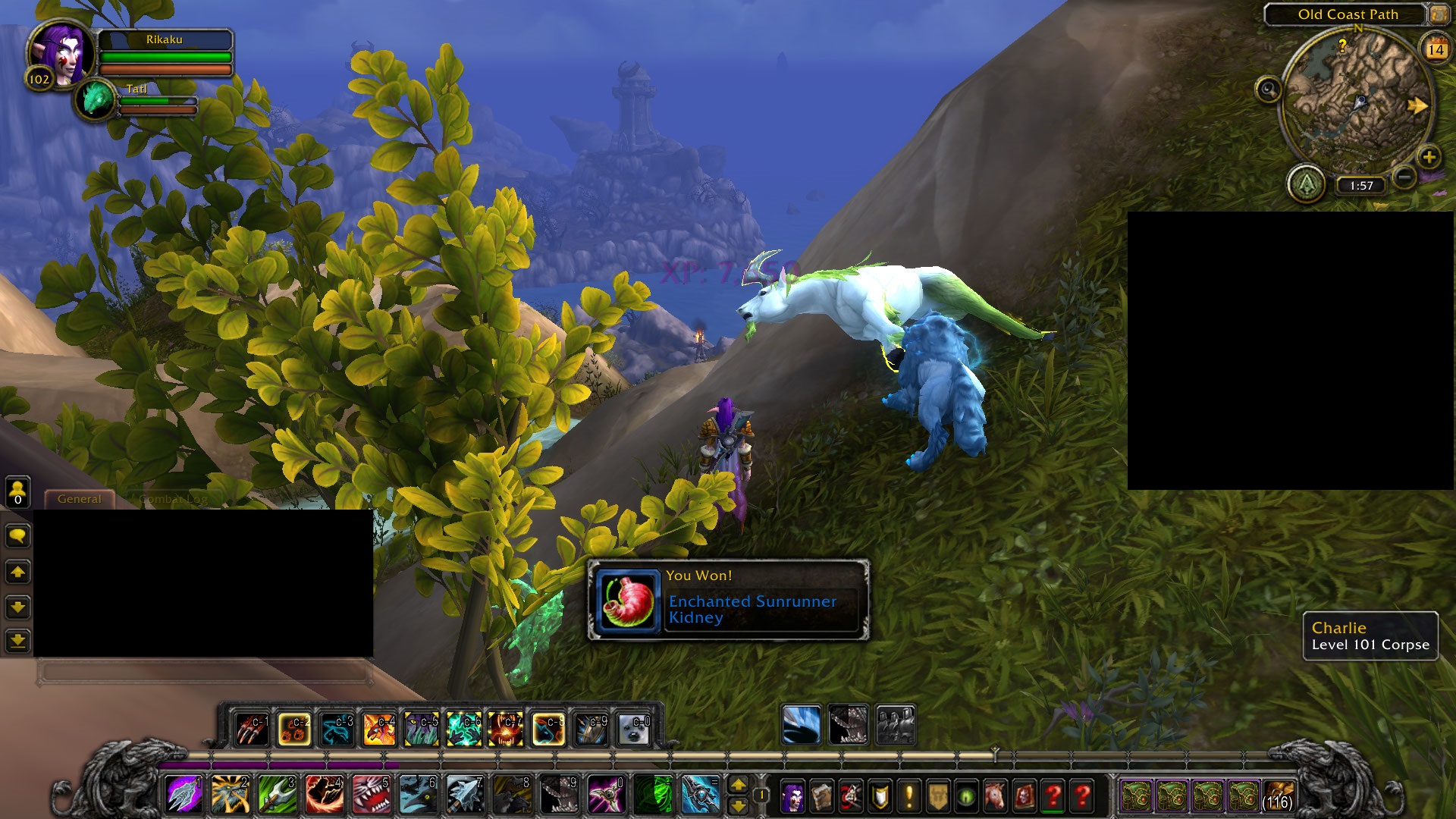
Task: Open the calendar showing day 14
Action: [x=1436, y=49]
